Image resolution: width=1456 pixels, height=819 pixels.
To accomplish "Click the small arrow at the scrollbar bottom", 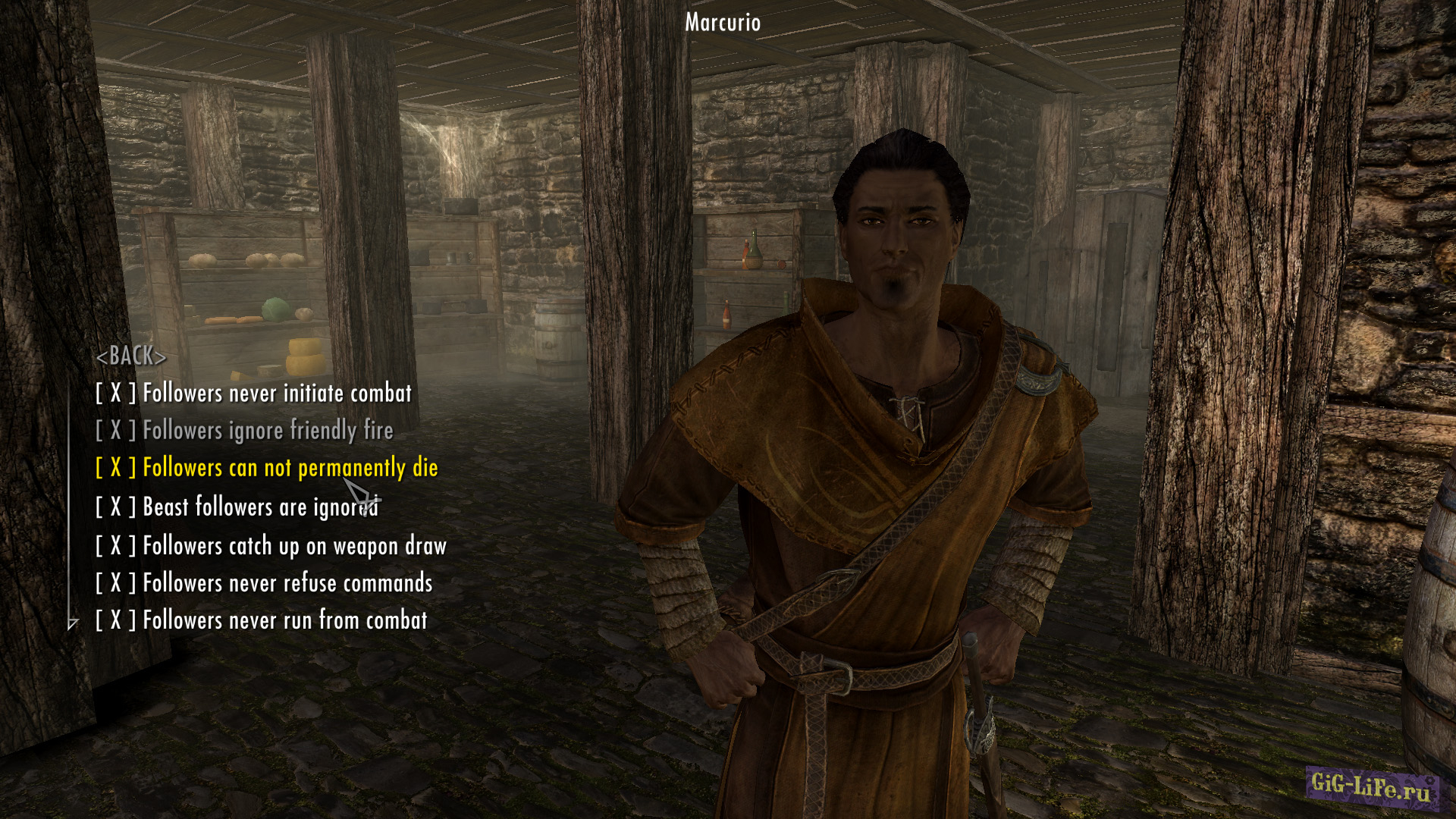I will click(72, 623).
